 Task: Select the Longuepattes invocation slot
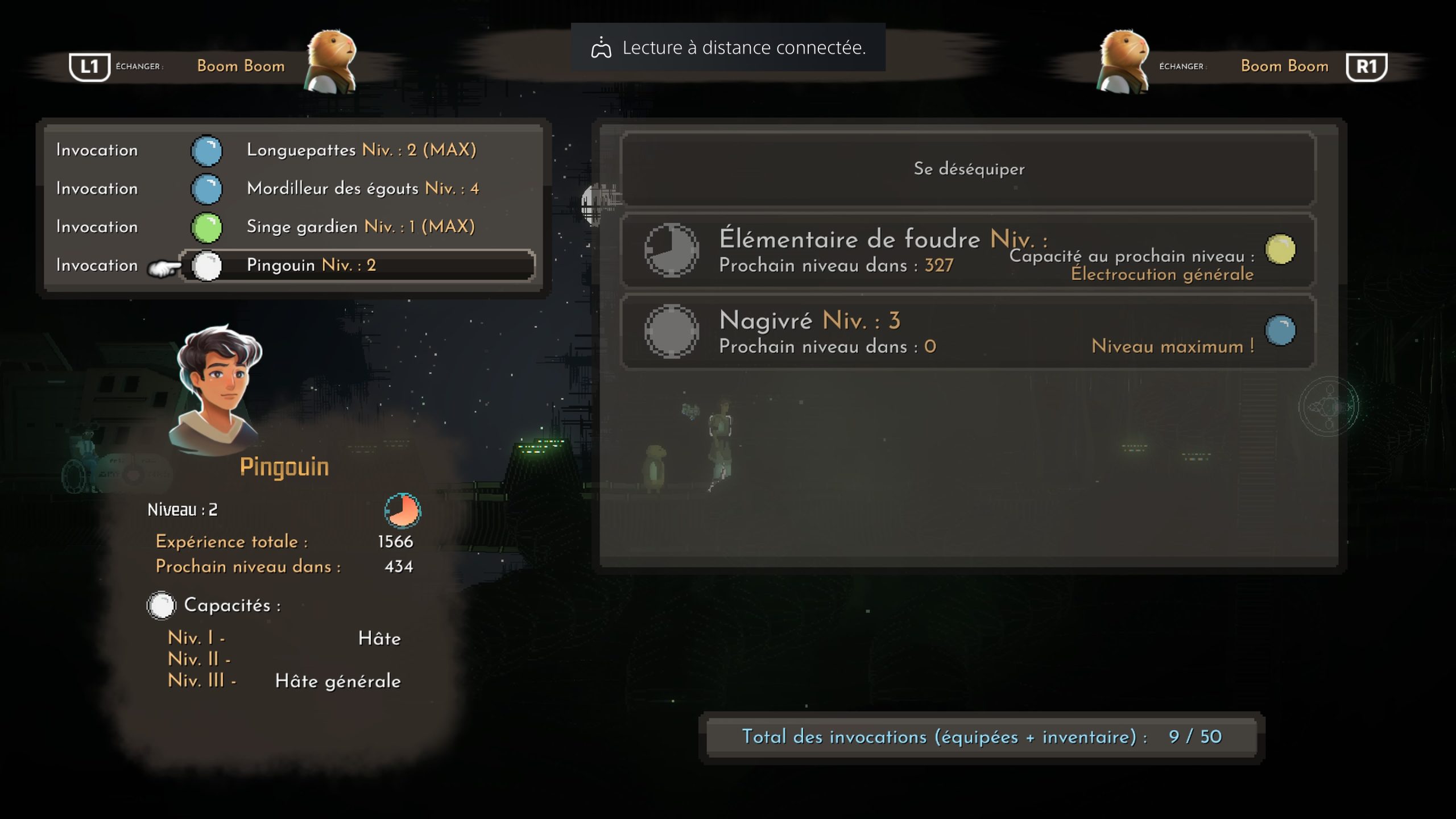[361, 150]
